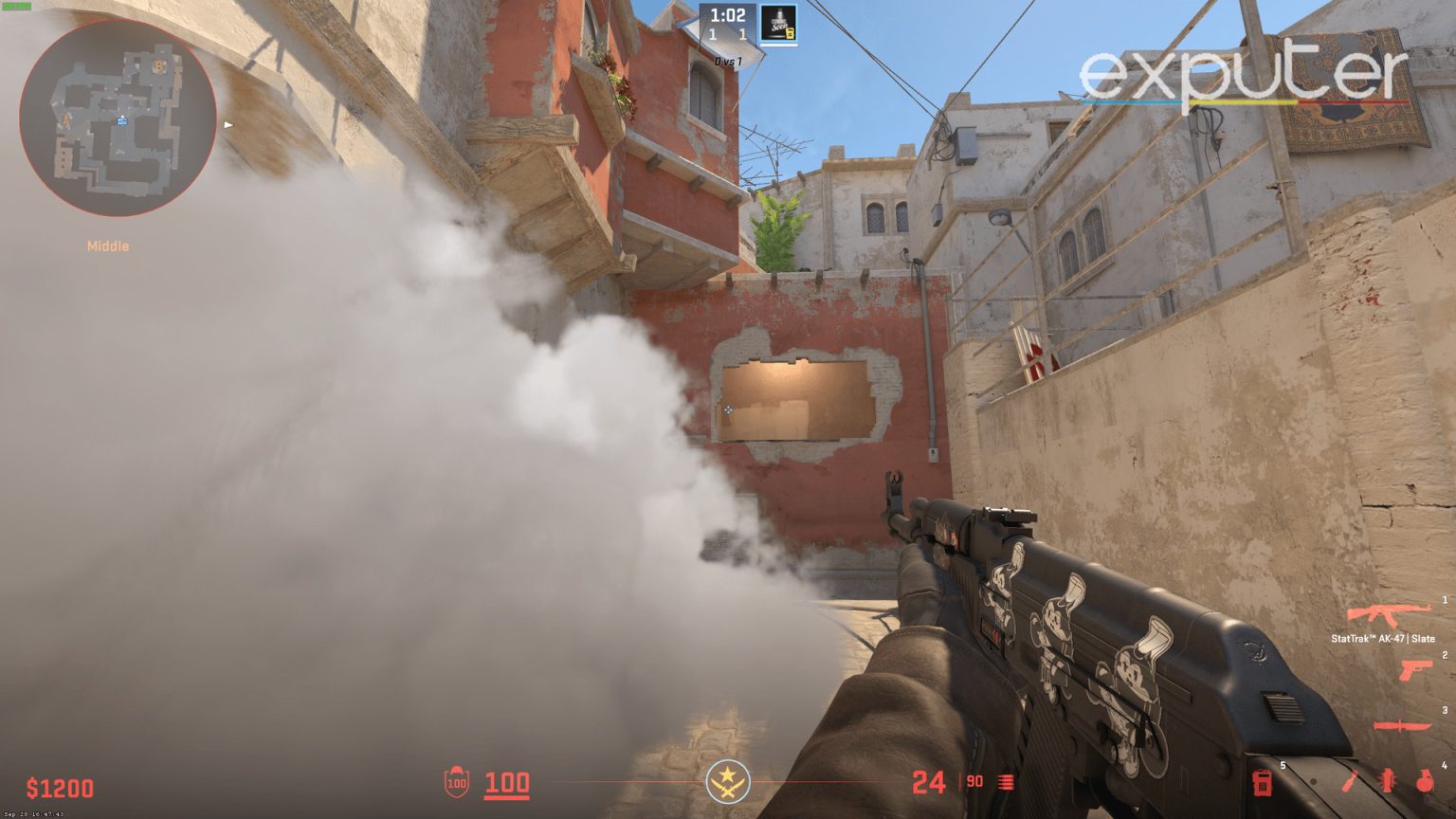Select the flashbang icon in the grenade row
This screenshot has width=1456, height=819.
[1387, 779]
